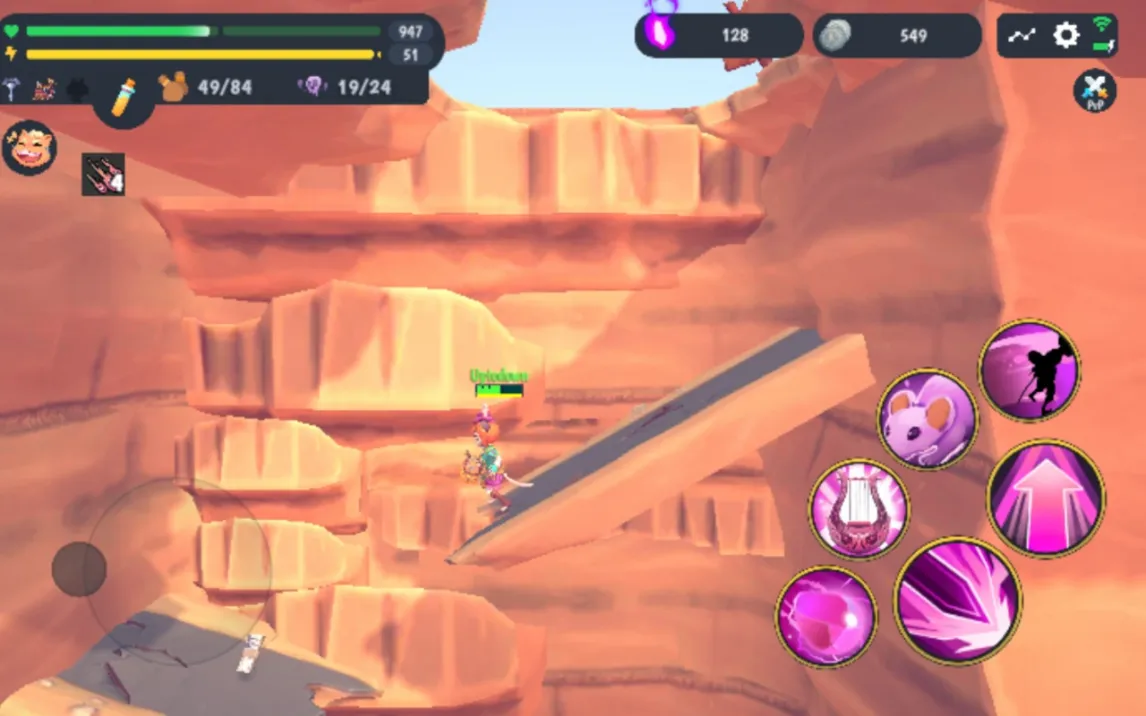Toggle the PvP crossed swords button
Image resolution: width=1146 pixels, height=716 pixels.
(x=1094, y=90)
